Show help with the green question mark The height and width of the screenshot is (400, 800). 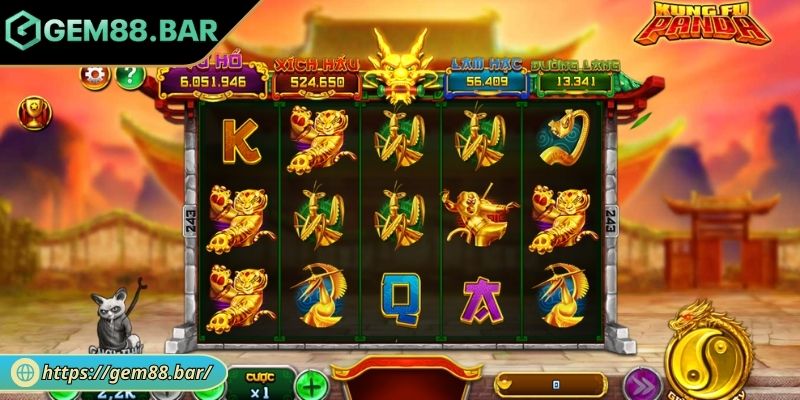[x=129, y=75]
